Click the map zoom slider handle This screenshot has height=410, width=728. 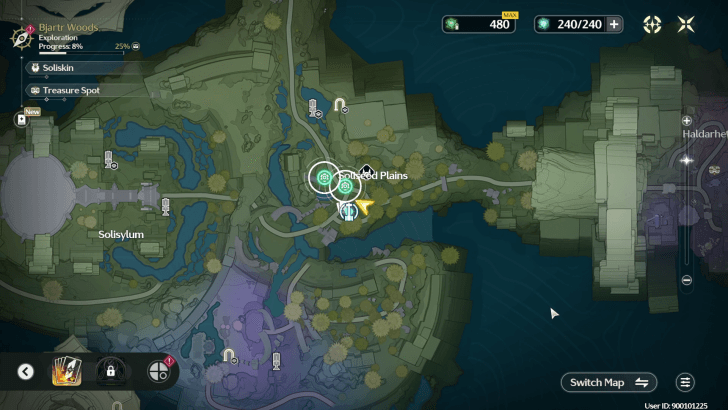coord(686,160)
